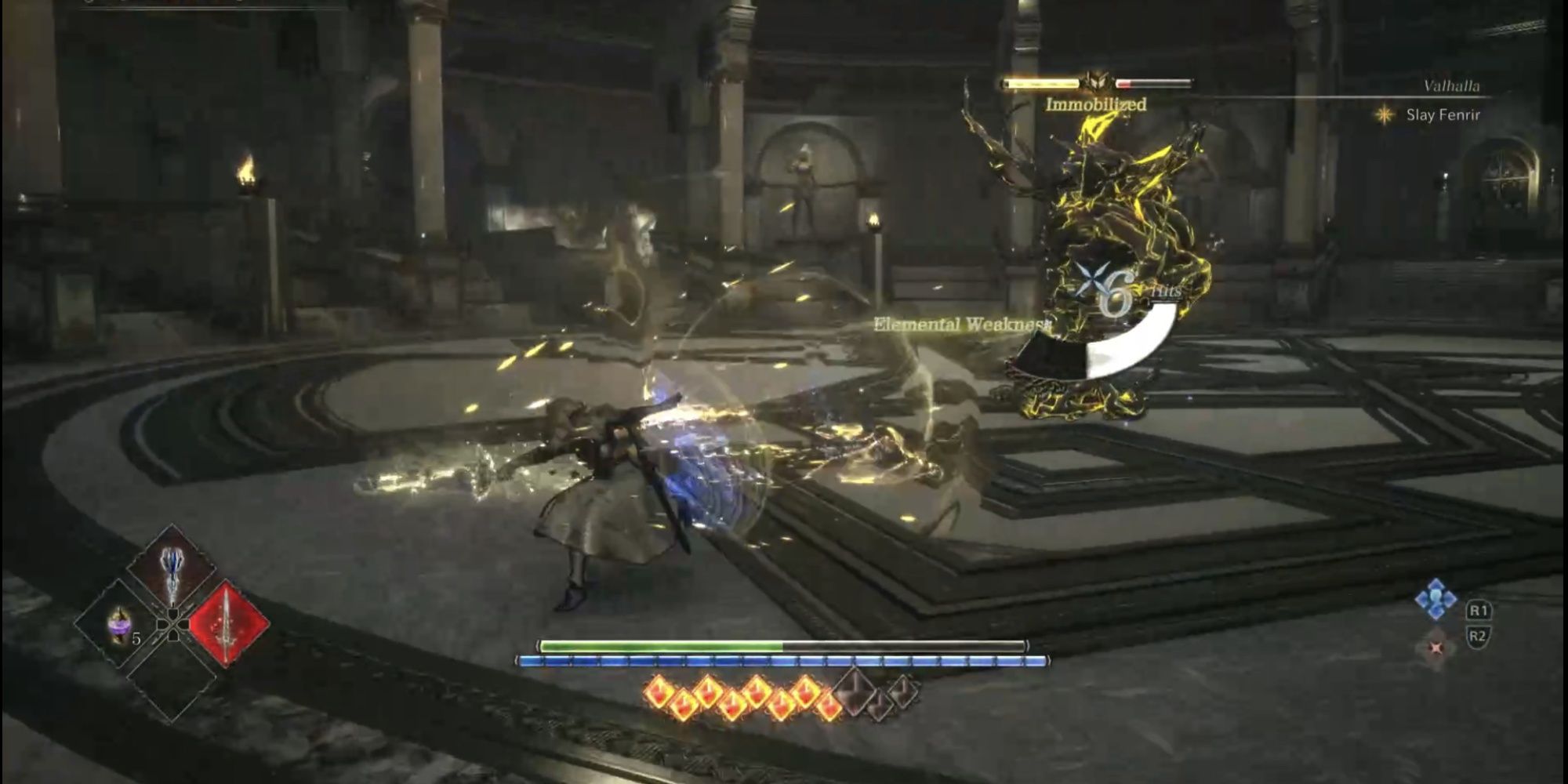Click the d-pad cross at the diamond center
This screenshot has height=784, width=1568.
point(172,622)
